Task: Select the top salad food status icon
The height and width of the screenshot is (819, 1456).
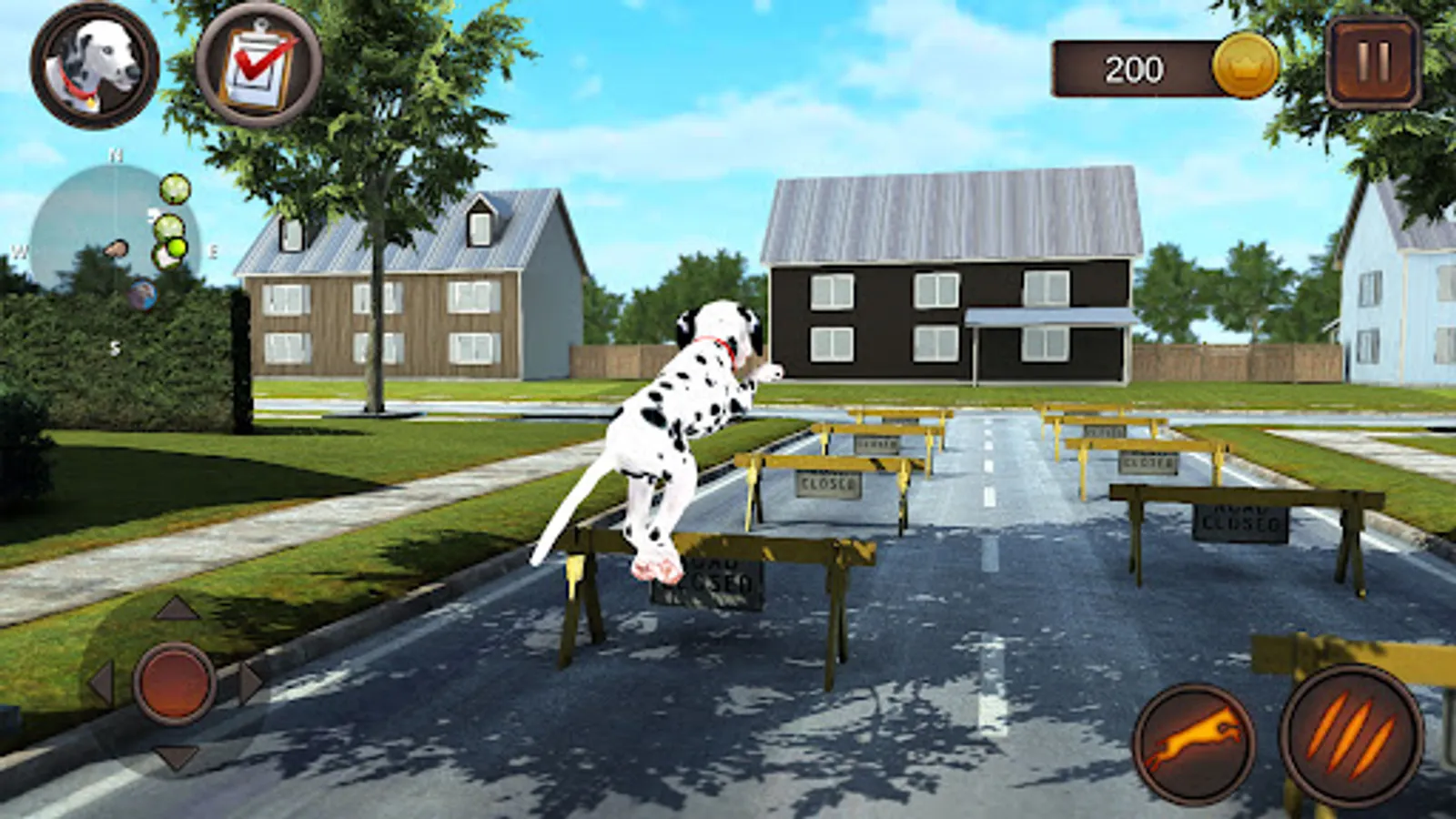Action: pyautogui.click(x=175, y=188)
